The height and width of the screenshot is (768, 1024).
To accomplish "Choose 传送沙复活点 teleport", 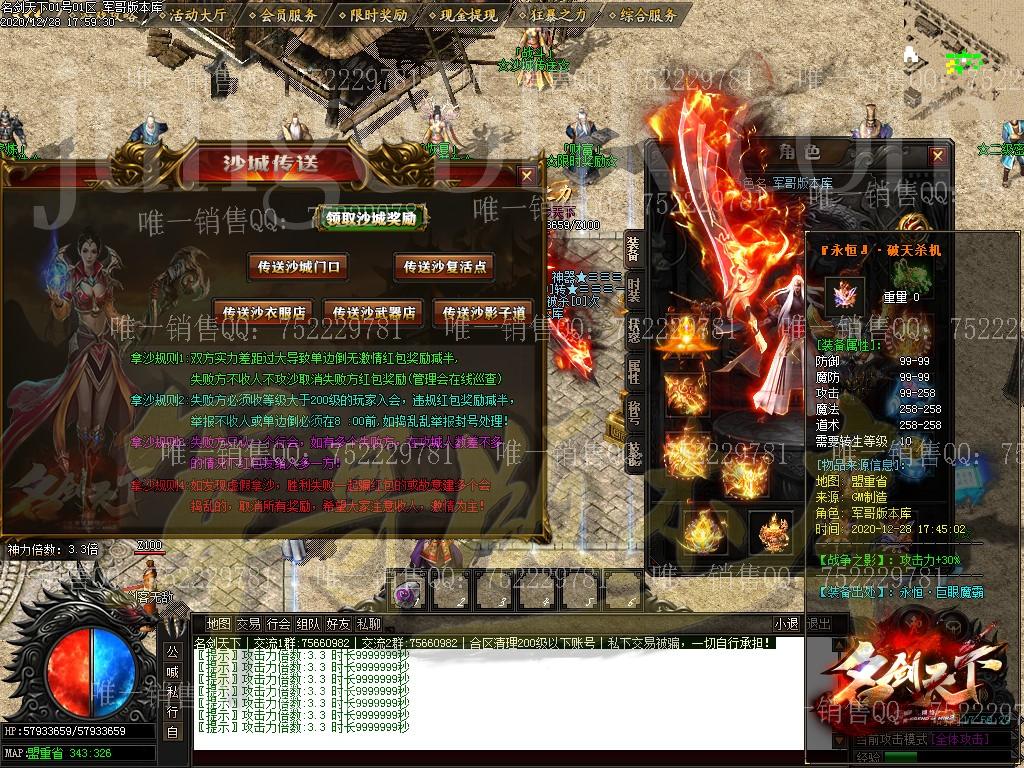I will coord(446,267).
